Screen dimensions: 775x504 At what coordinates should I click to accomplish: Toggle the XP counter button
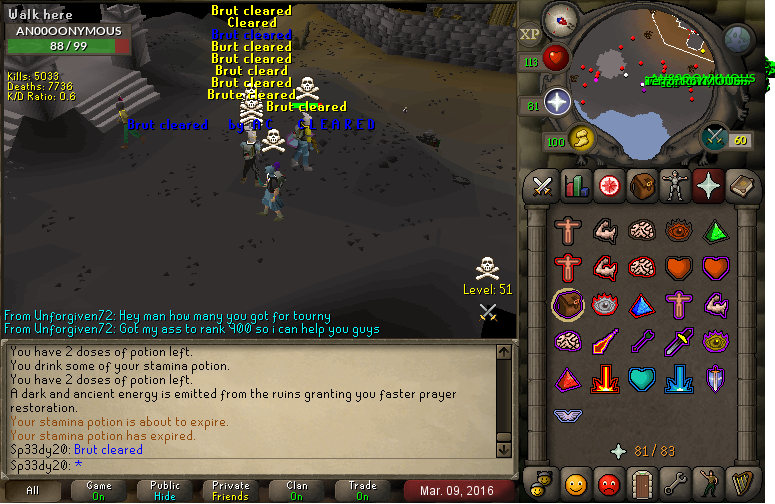click(x=530, y=34)
